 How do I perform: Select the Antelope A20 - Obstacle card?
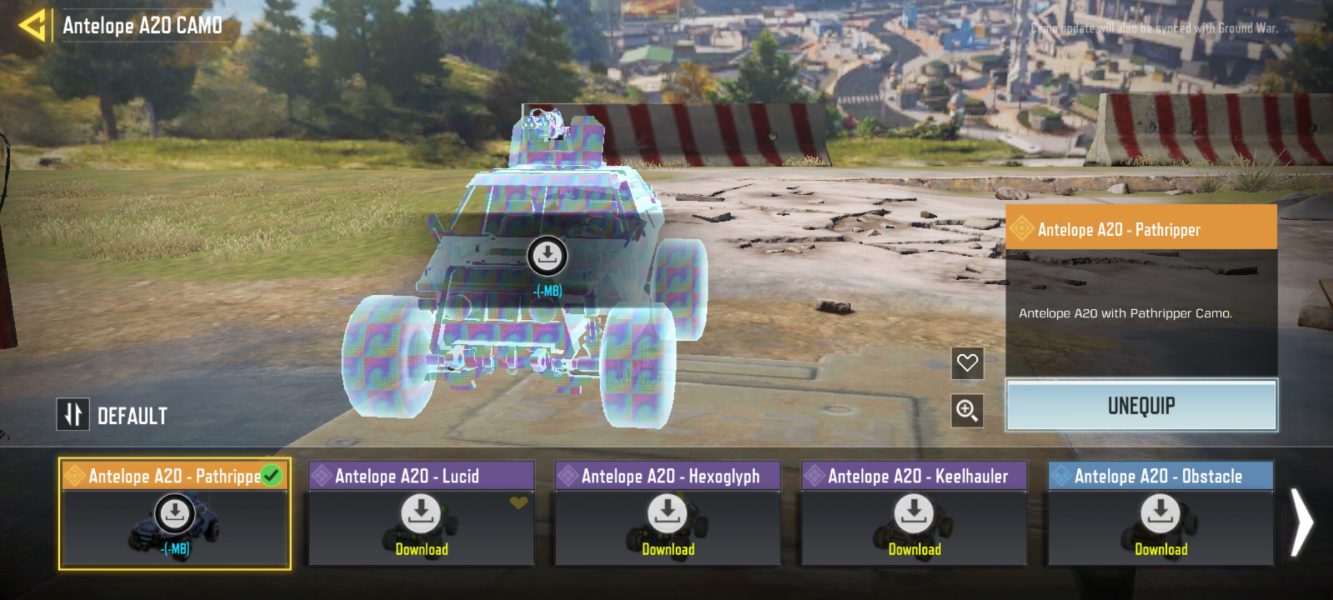pos(1160,515)
